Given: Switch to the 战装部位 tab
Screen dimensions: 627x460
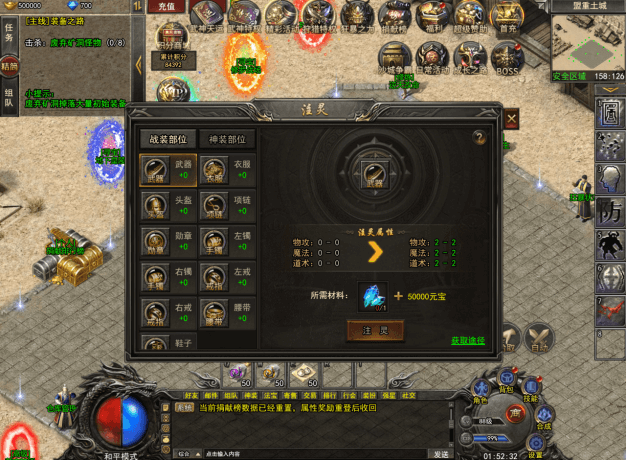Looking at the screenshot, I should 167,139.
